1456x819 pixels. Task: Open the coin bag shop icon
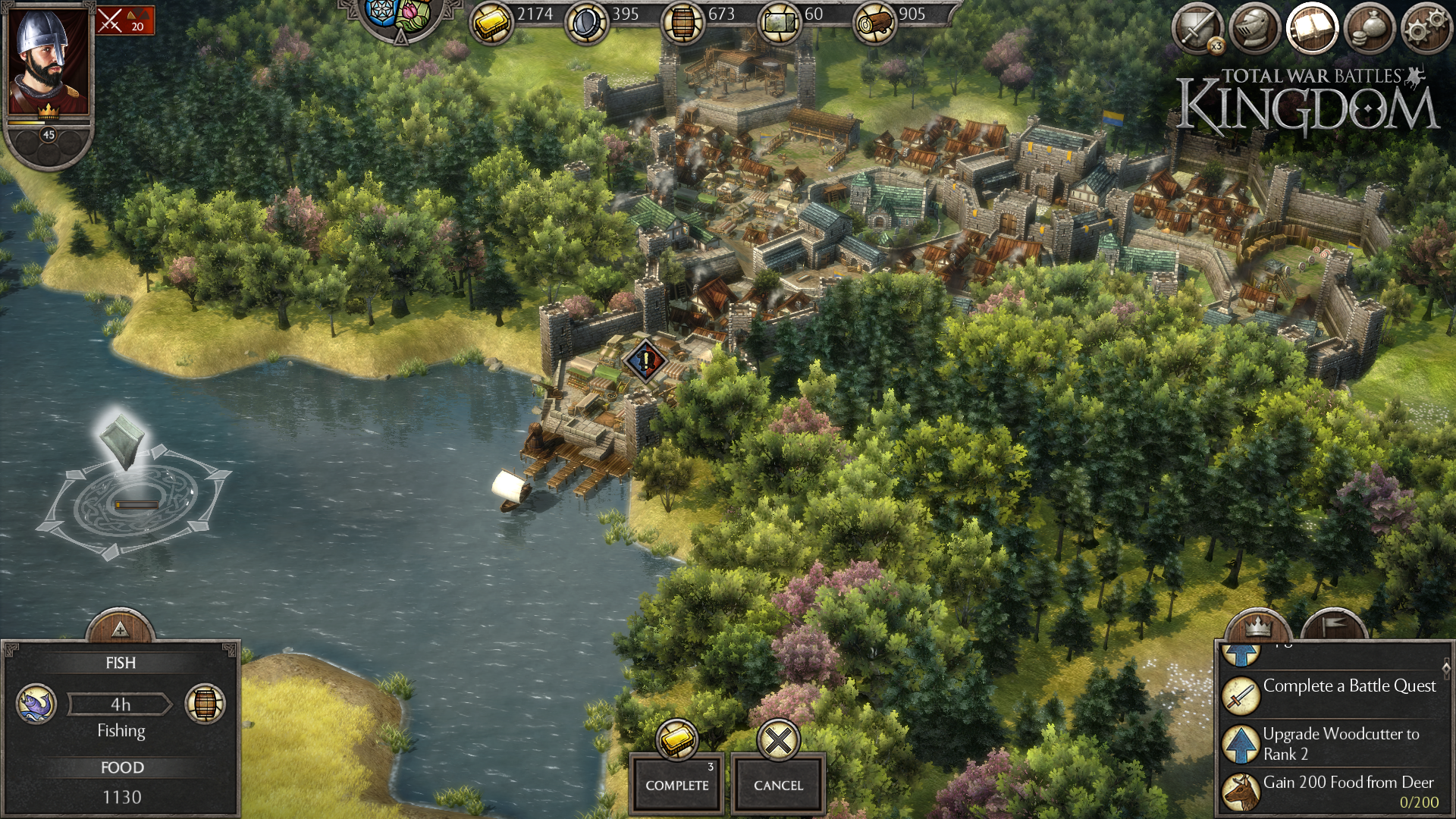(x=1369, y=29)
